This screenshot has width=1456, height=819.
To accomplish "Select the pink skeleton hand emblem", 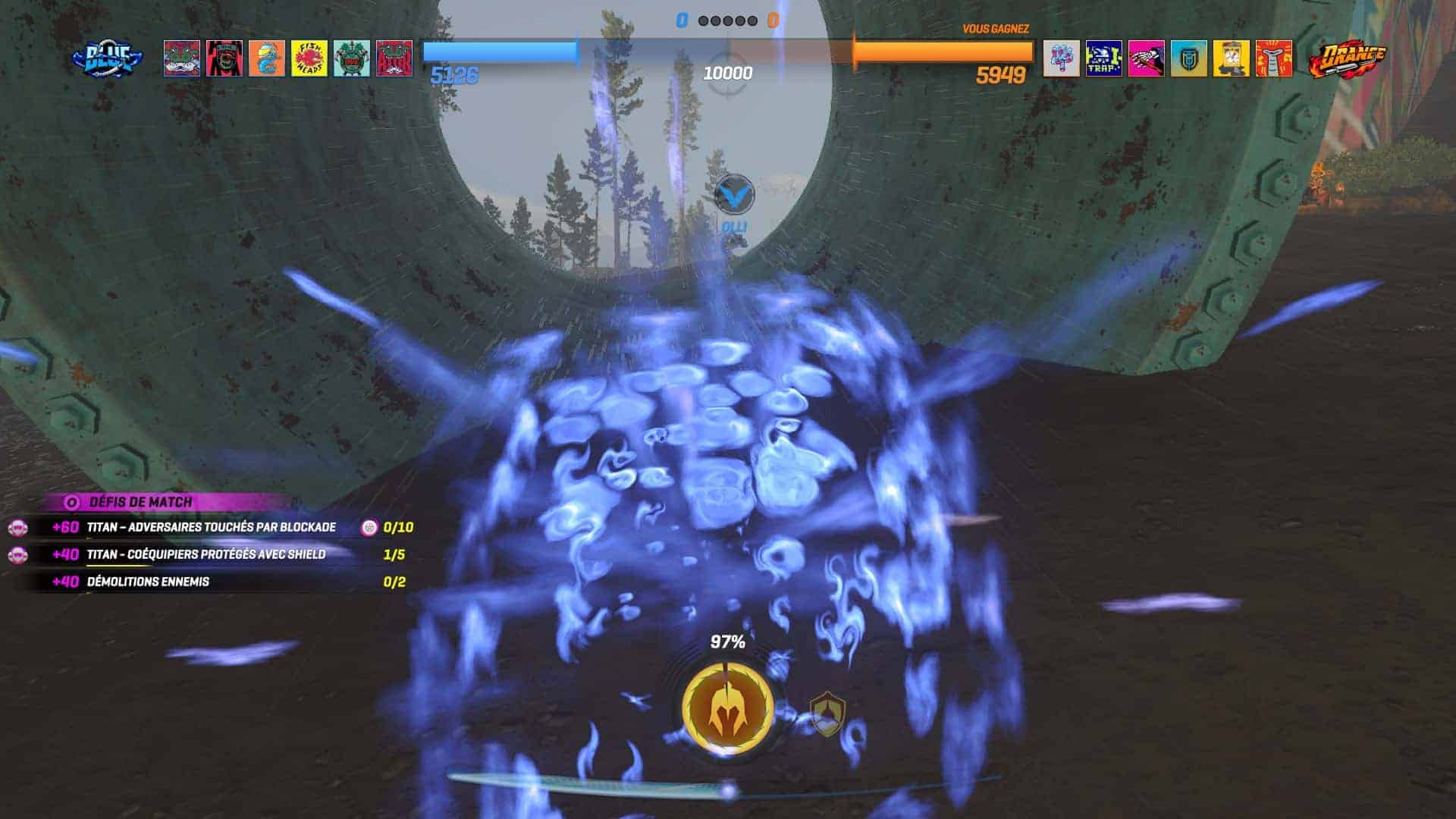I will [x=1146, y=58].
